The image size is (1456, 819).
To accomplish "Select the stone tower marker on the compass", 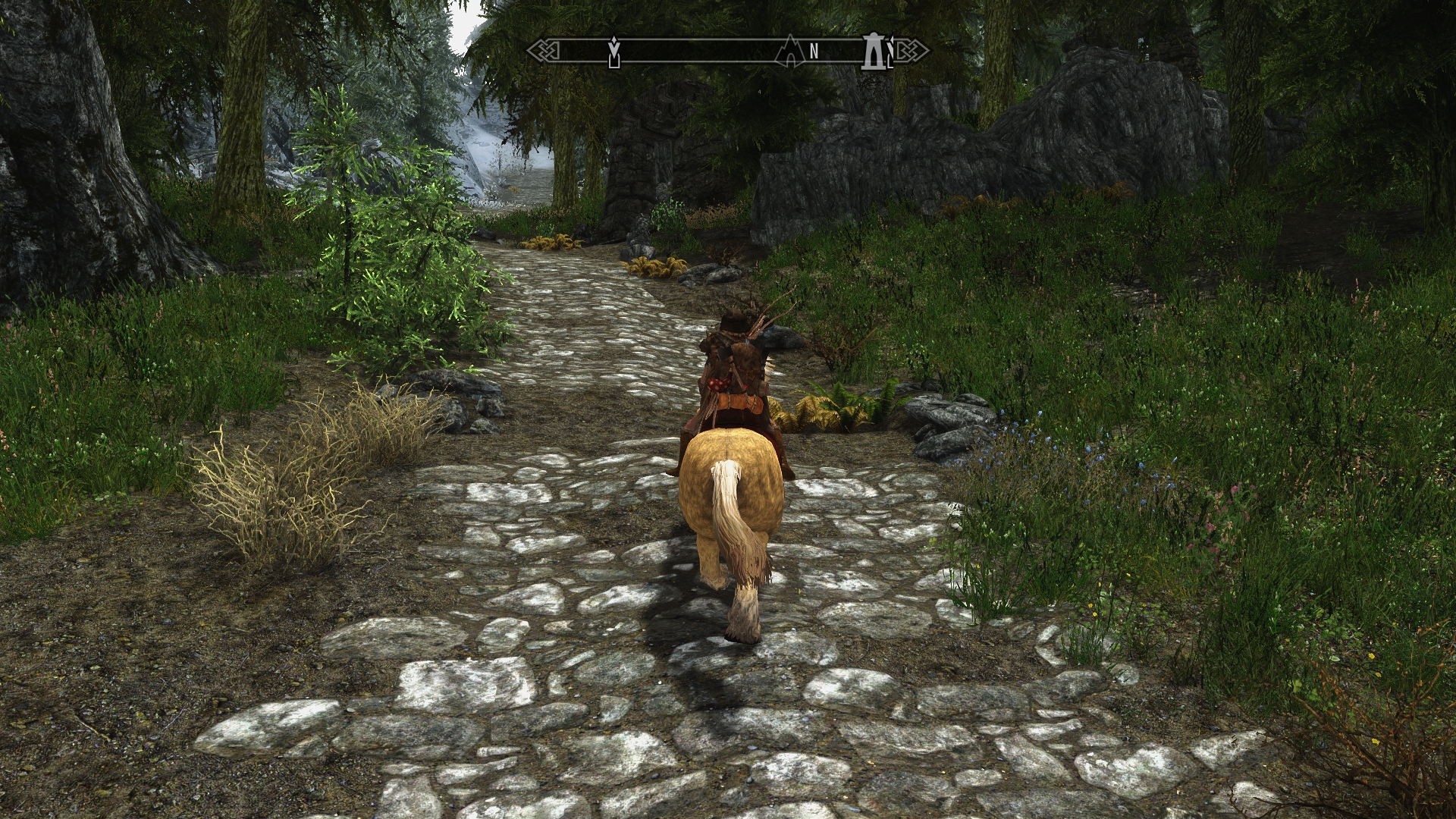I will [874, 52].
